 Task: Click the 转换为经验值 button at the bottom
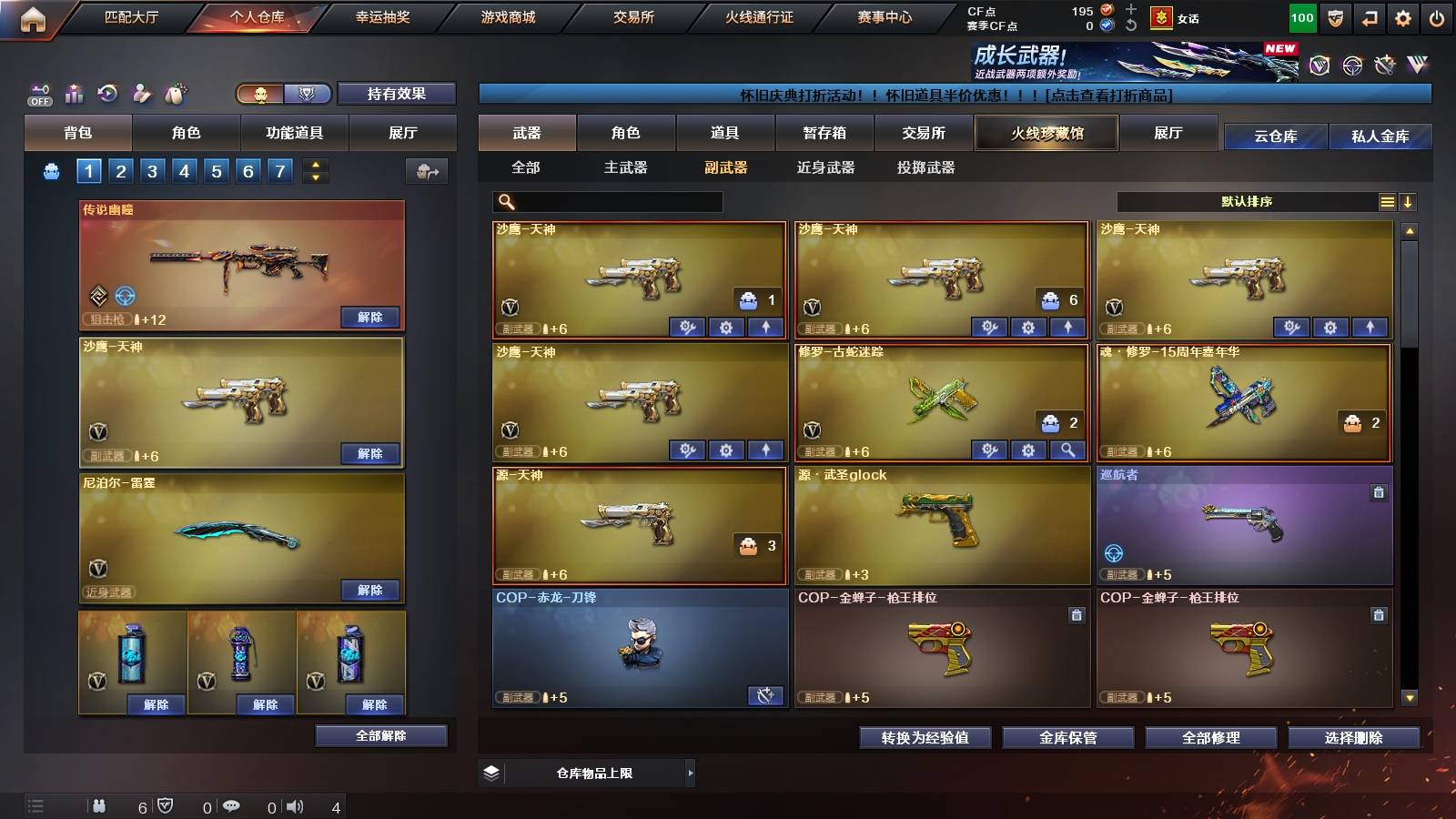925,738
